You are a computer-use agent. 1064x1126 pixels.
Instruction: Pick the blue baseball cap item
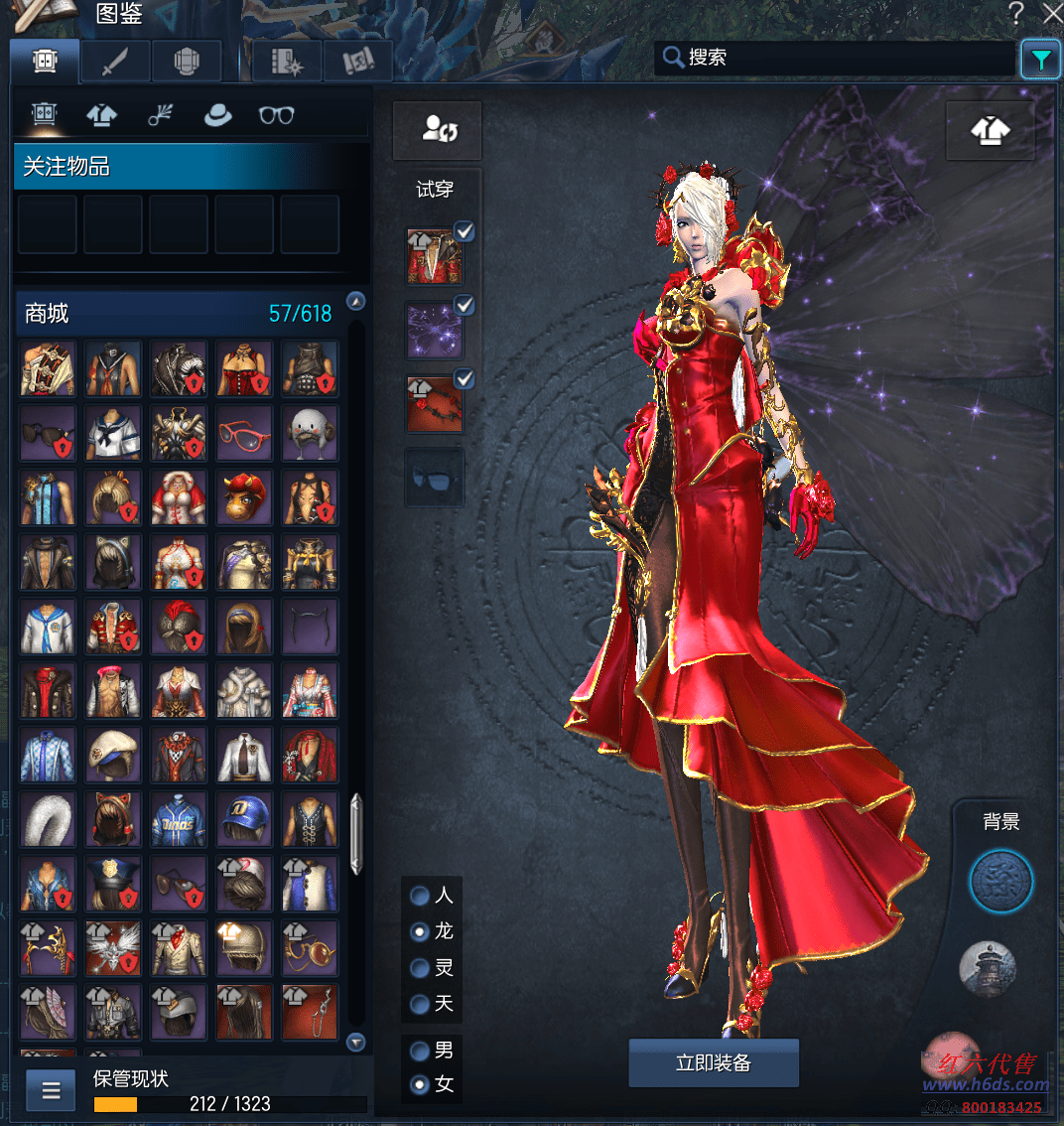click(x=244, y=818)
